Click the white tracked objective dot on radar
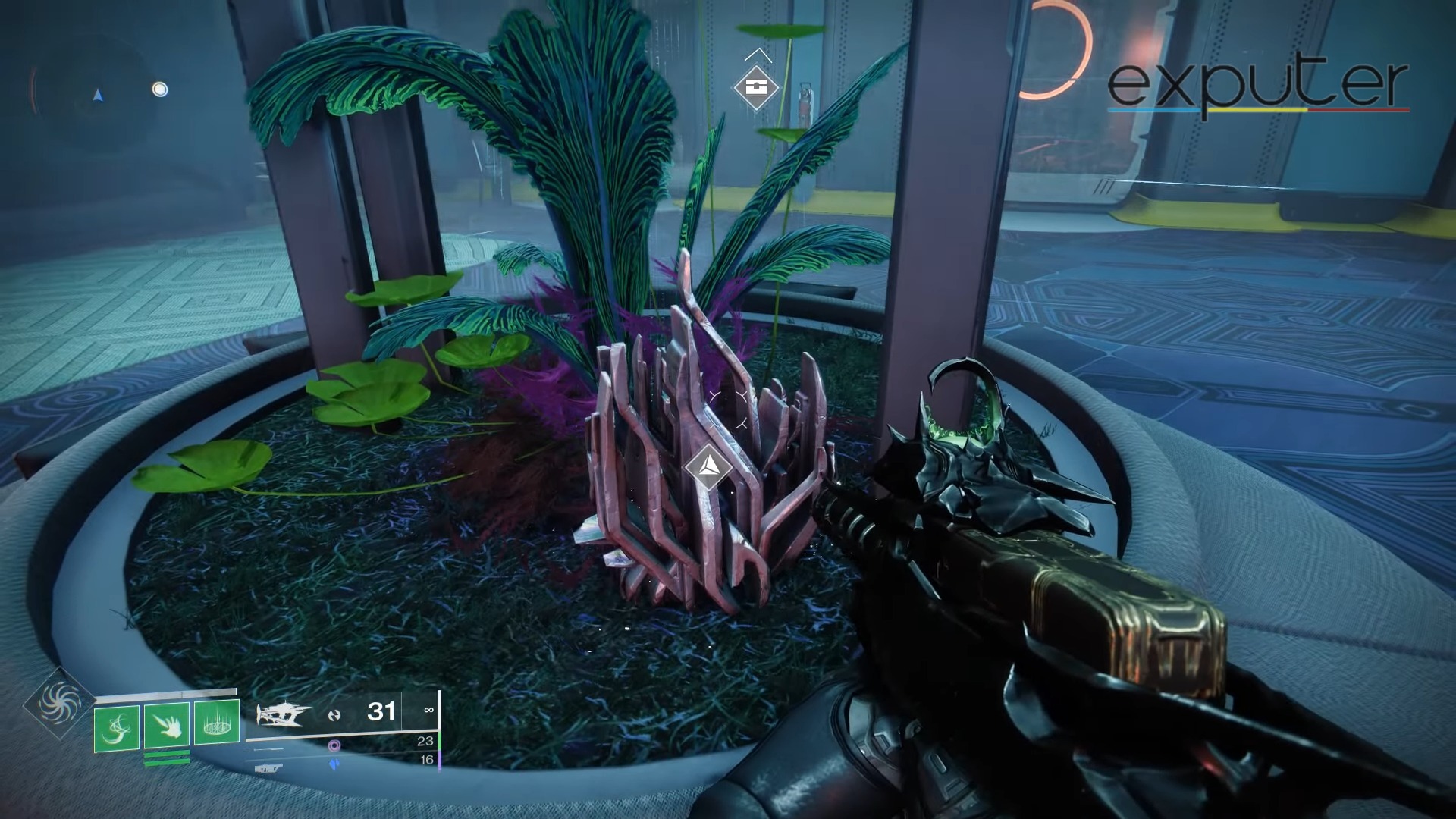 pyautogui.click(x=161, y=89)
